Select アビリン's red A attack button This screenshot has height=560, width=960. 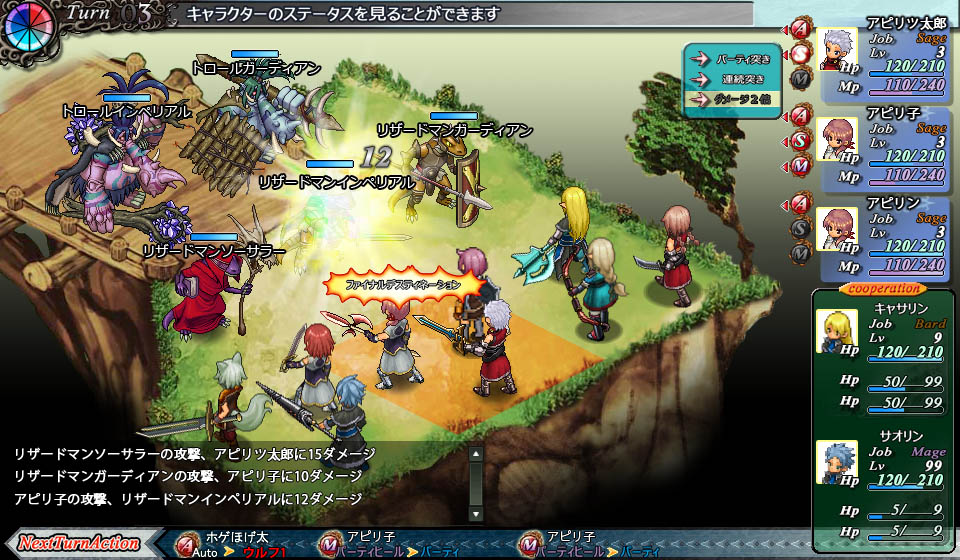(800, 205)
